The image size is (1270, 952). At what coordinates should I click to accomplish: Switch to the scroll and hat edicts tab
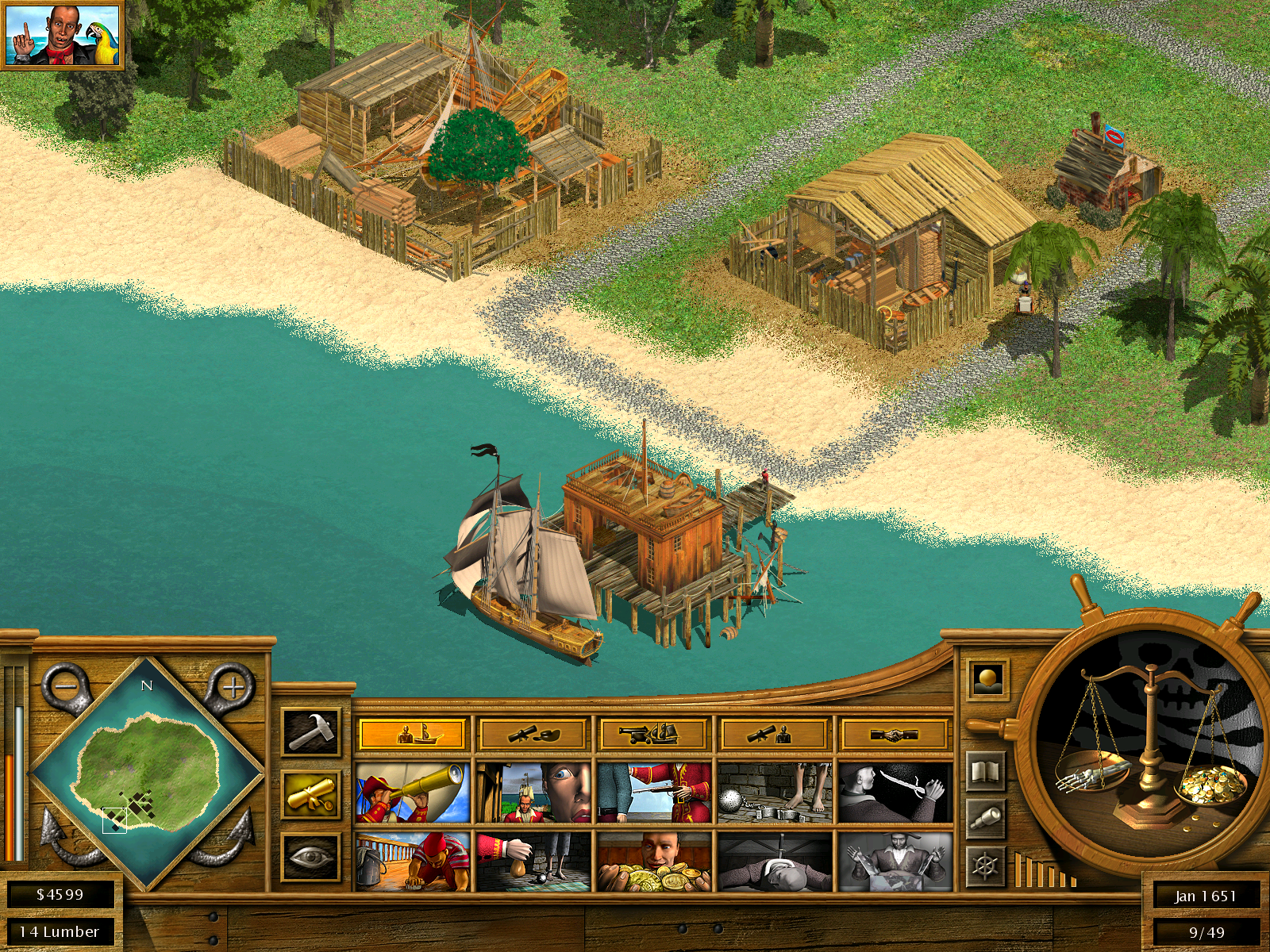(x=533, y=734)
